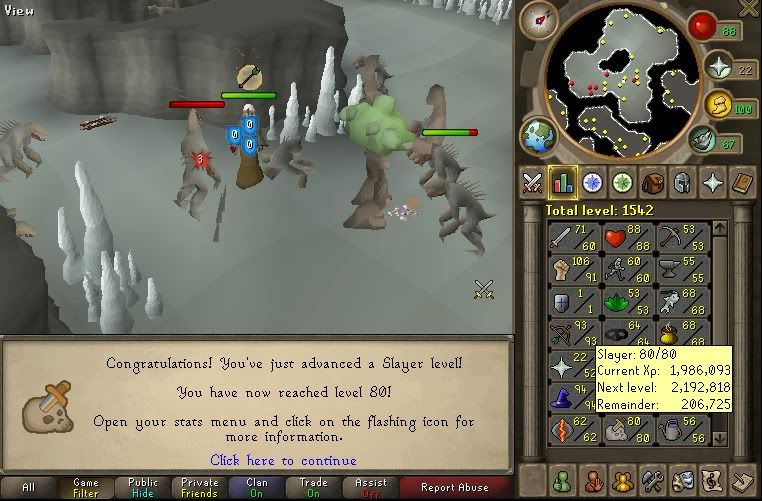Toggle the Public chat filter
Screen dimensions: 762x501
click(x=141, y=487)
